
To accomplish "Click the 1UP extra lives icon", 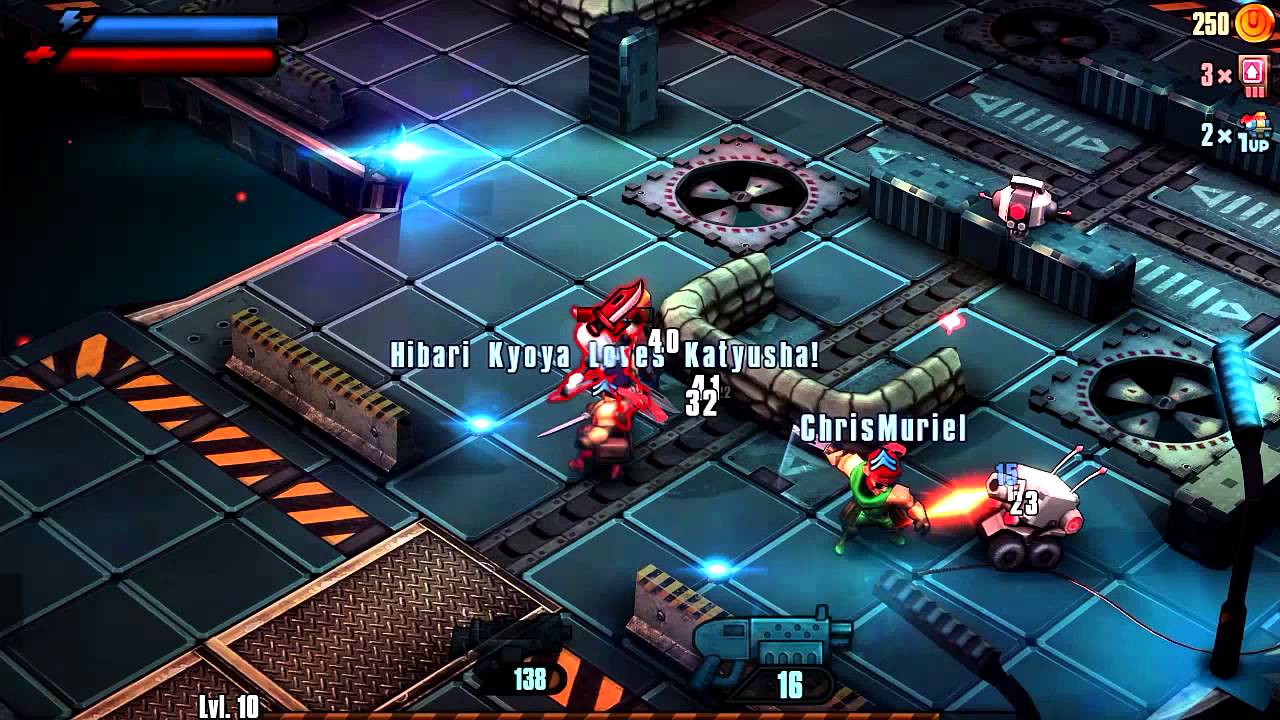I will point(1254,134).
